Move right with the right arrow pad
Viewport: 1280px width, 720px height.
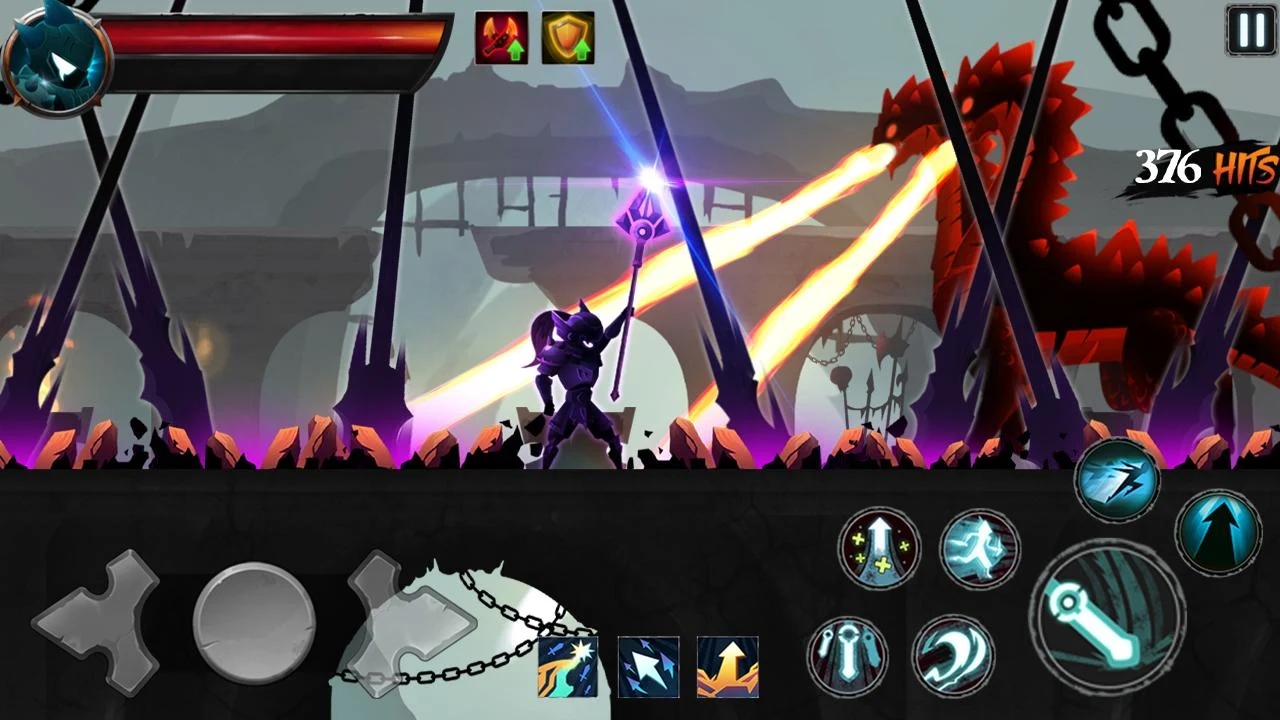click(x=412, y=623)
